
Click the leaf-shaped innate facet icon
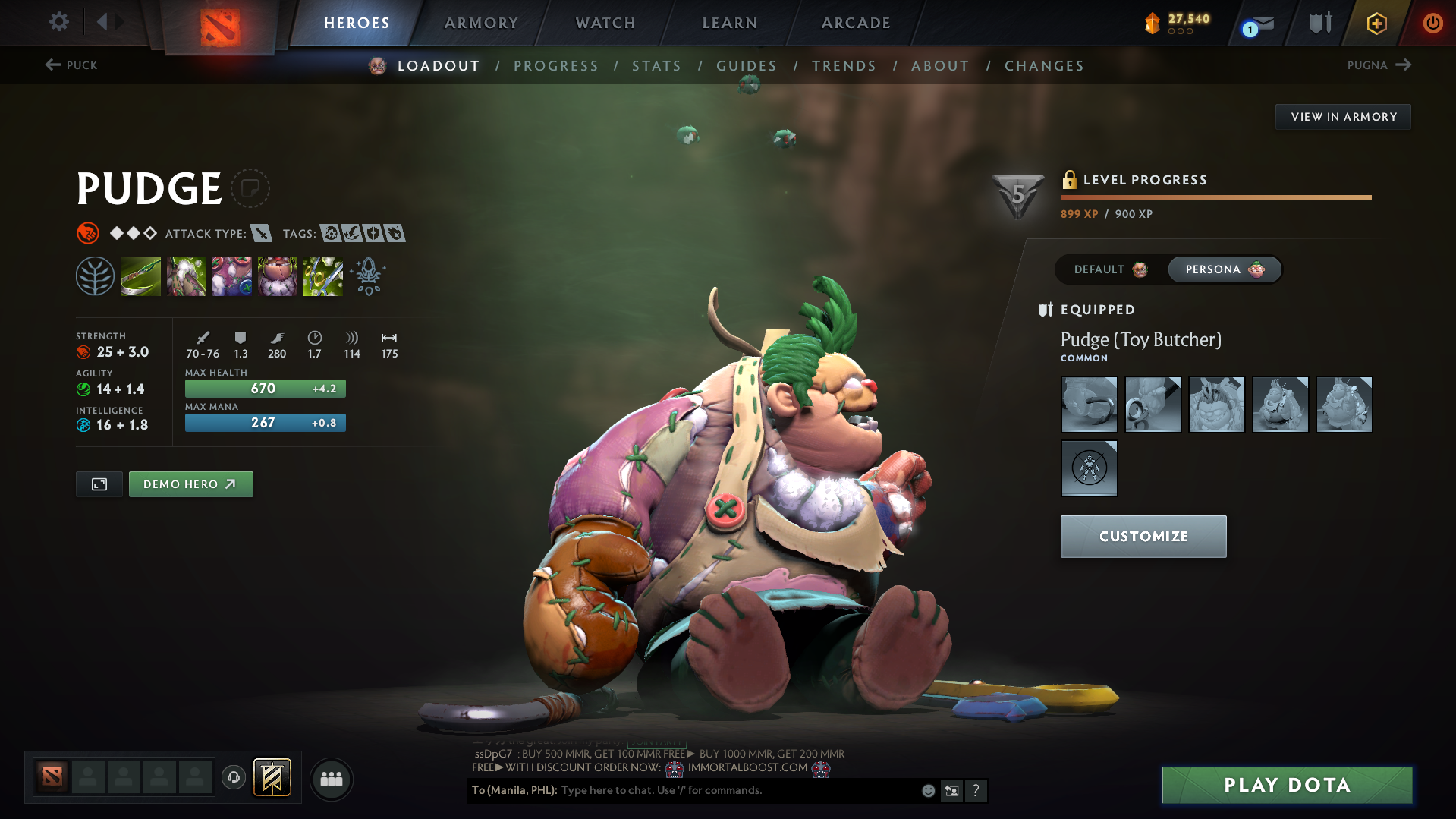95,276
